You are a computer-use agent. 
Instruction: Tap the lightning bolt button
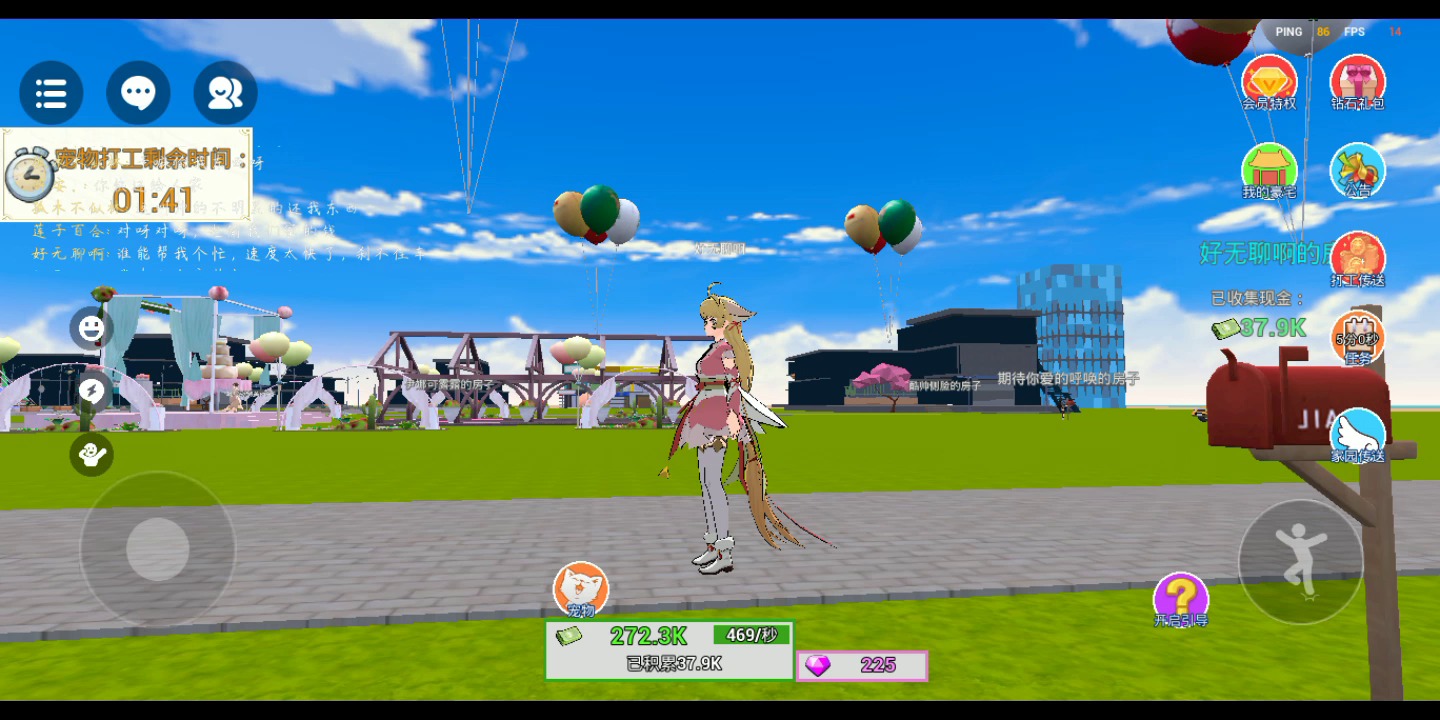(x=91, y=390)
